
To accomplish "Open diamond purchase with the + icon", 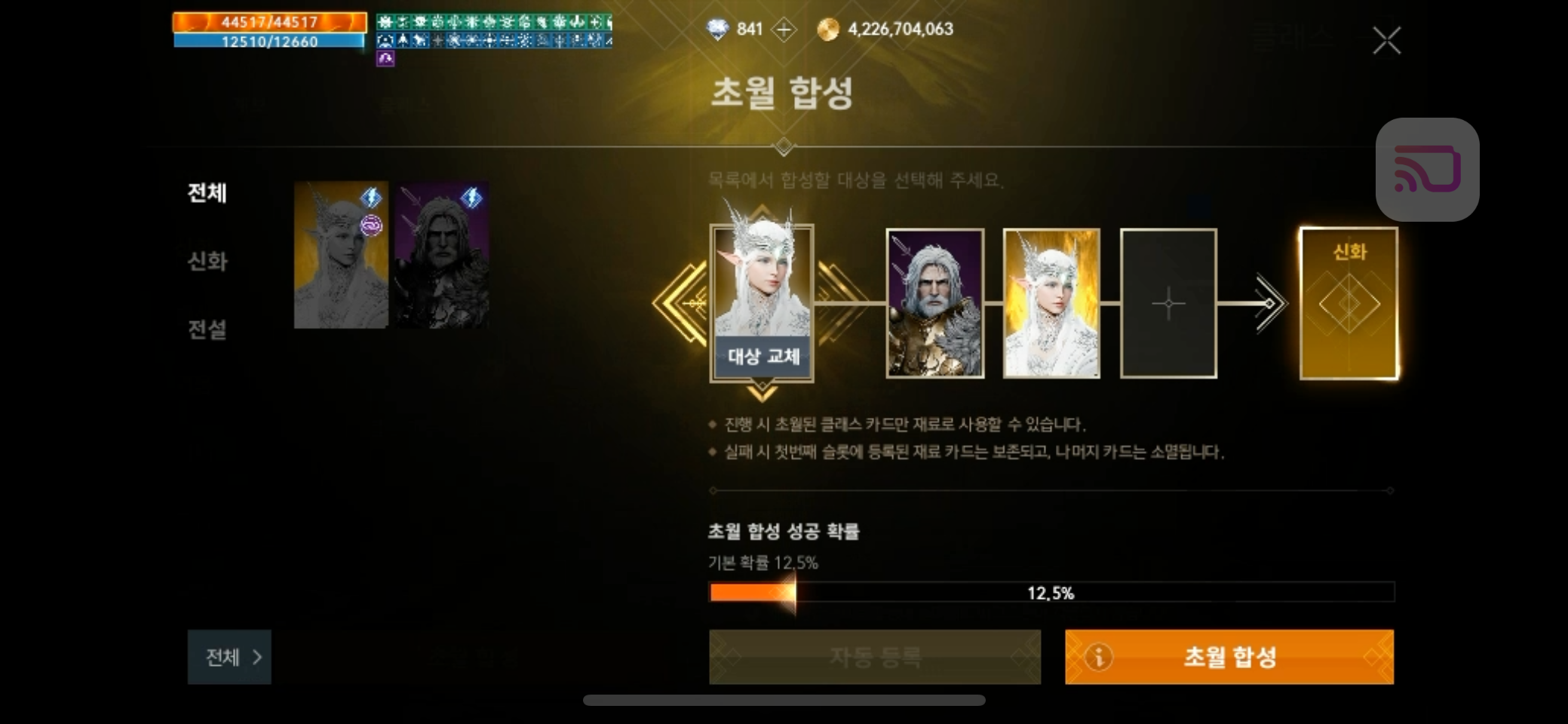I will pos(783,29).
